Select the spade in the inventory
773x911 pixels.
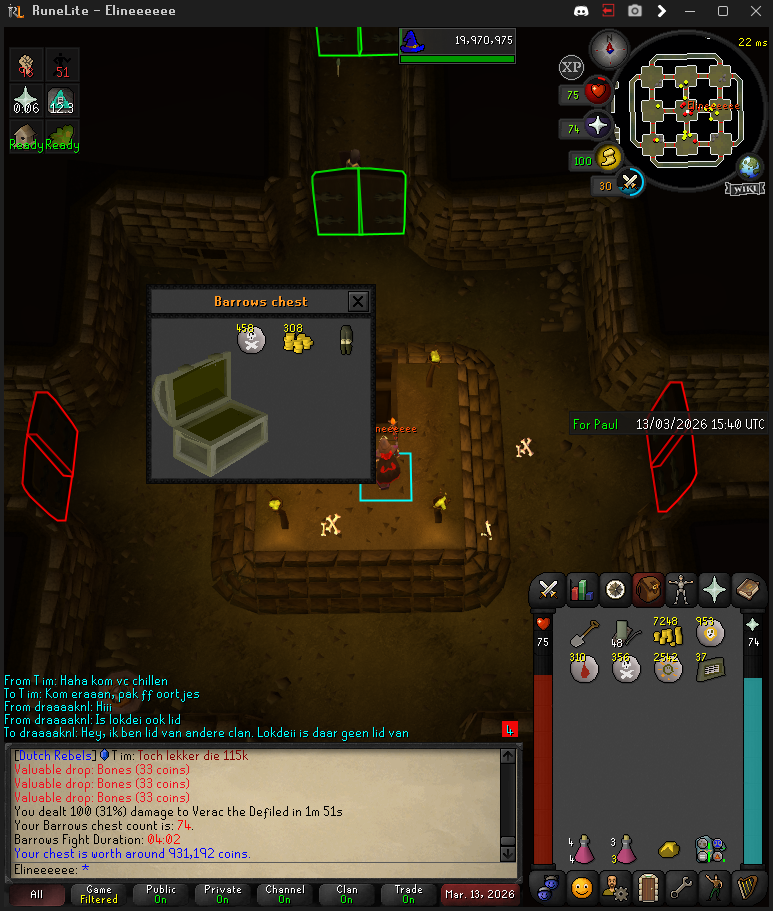(584, 635)
